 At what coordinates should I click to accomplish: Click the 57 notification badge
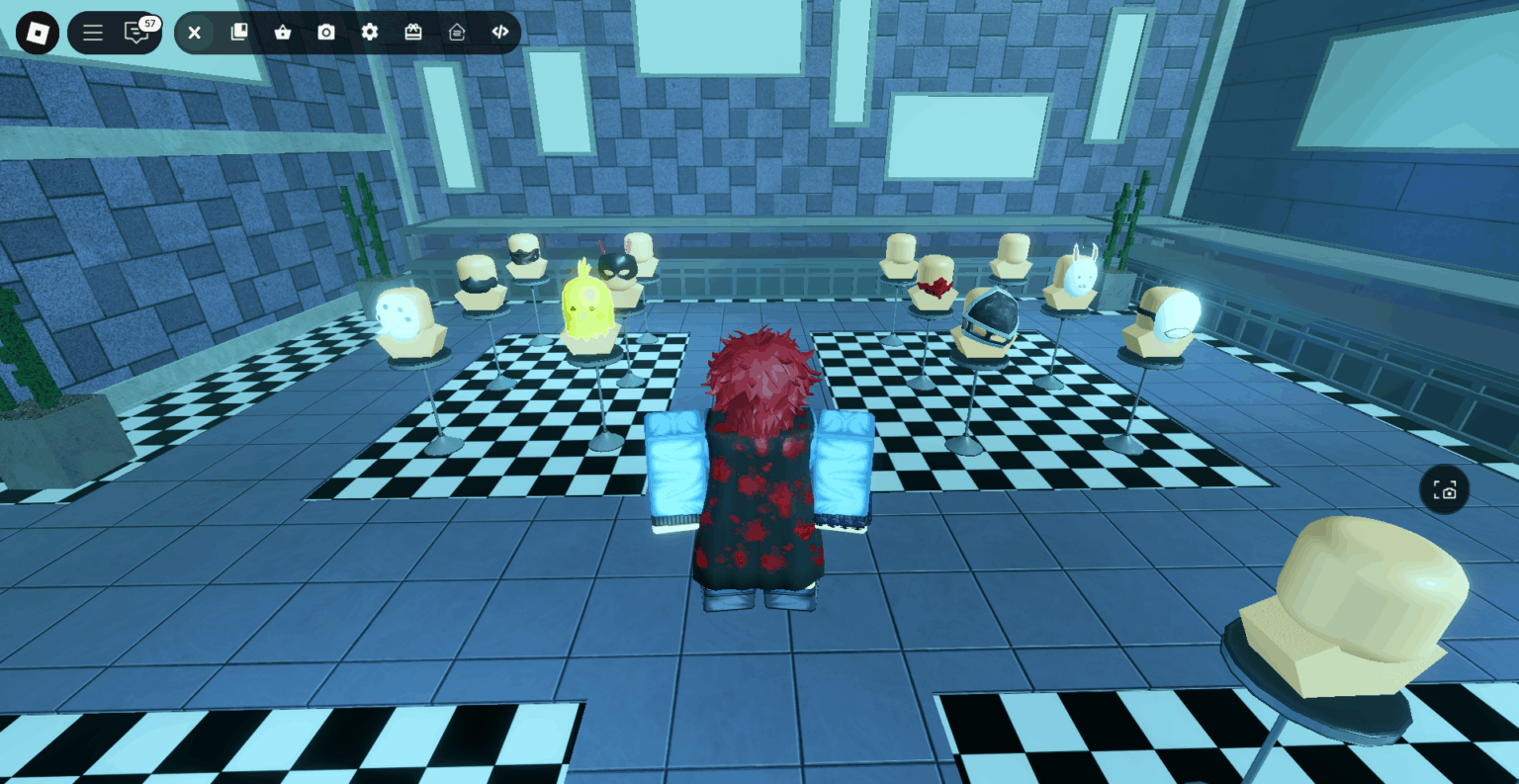click(x=148, y=22)
